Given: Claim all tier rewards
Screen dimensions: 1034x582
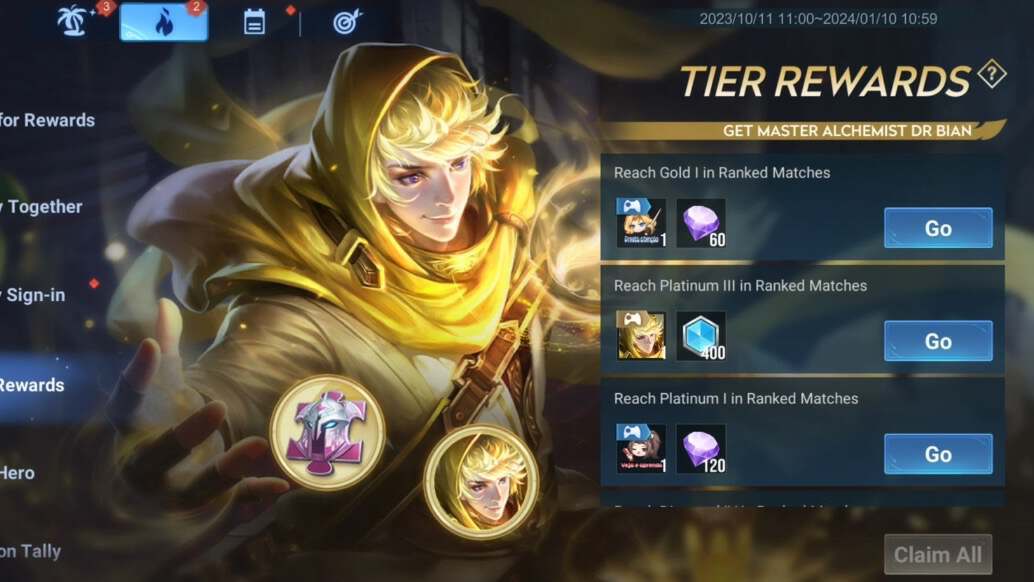Looking at the screenshot, I should (x=937, y=554).
